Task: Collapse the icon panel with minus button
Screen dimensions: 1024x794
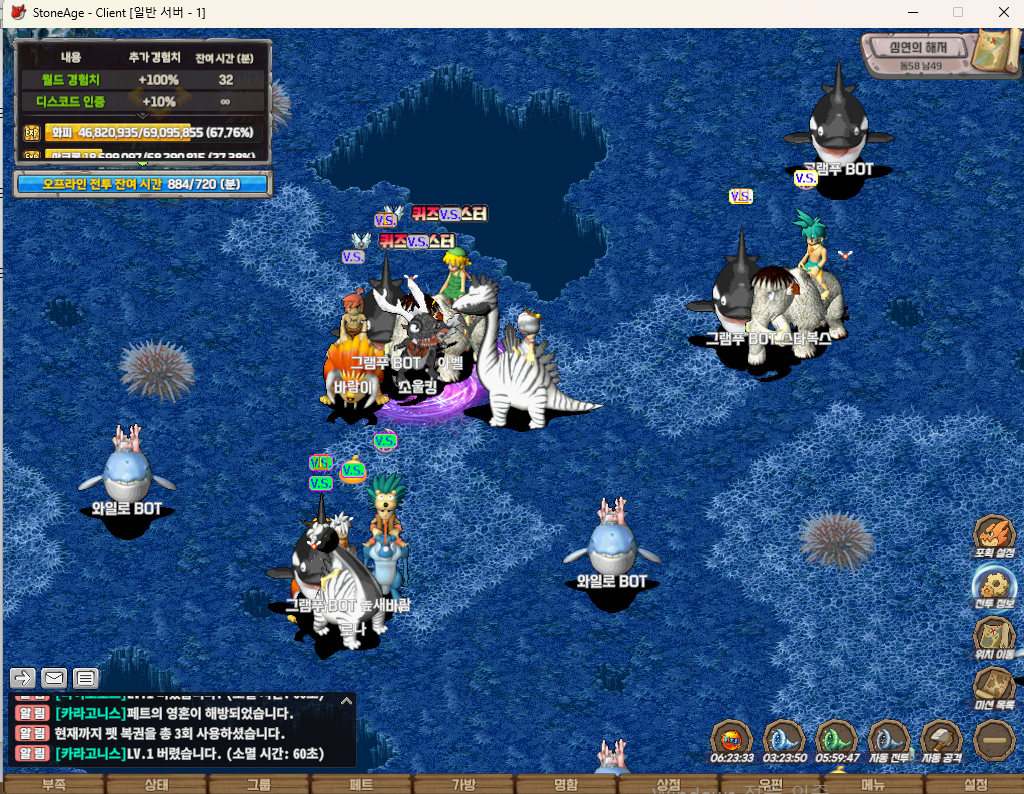Action: pos(995,741)
